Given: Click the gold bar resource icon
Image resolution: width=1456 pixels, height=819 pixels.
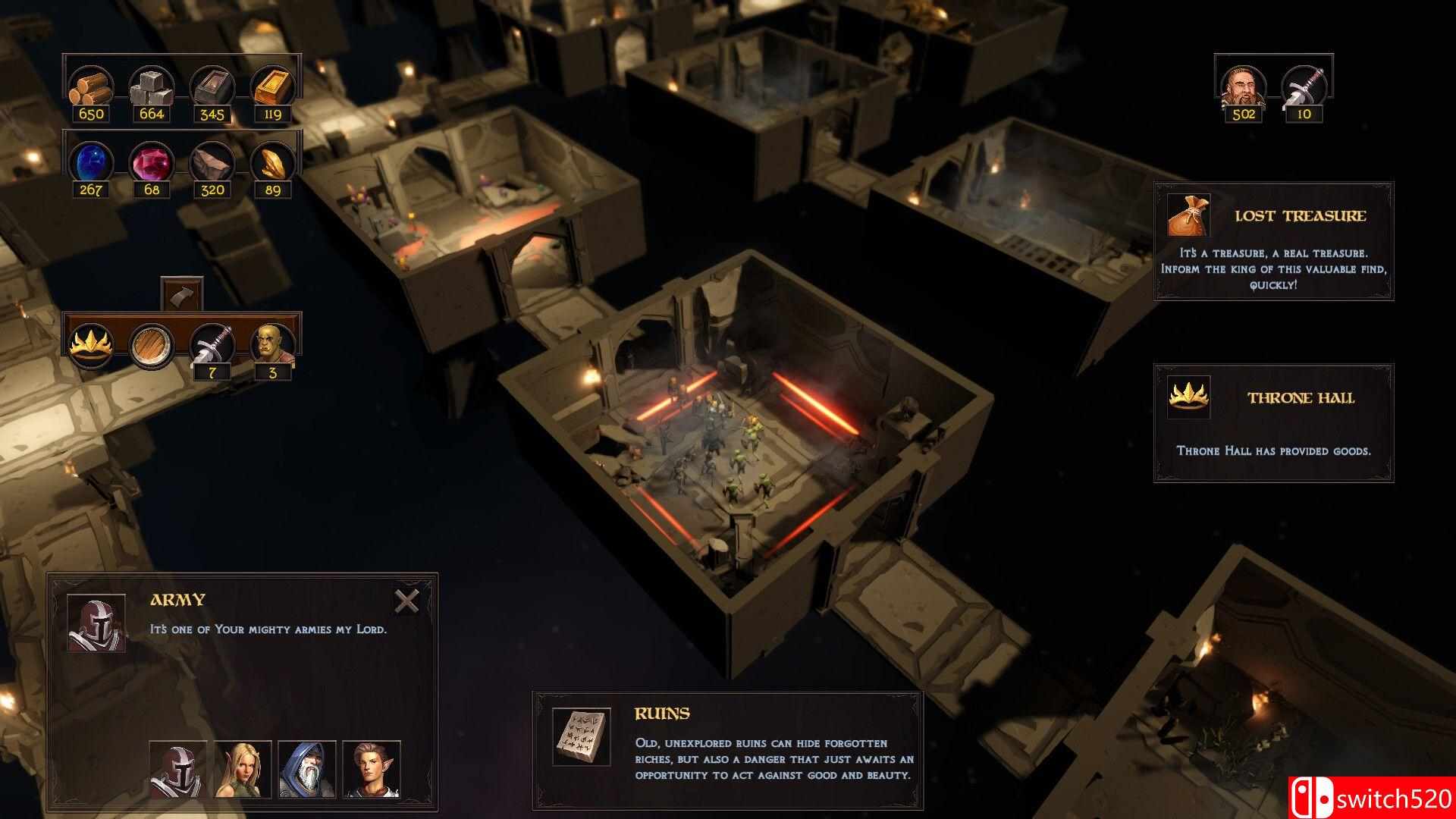Looking at the screenshot, I should tap(272, 86).
